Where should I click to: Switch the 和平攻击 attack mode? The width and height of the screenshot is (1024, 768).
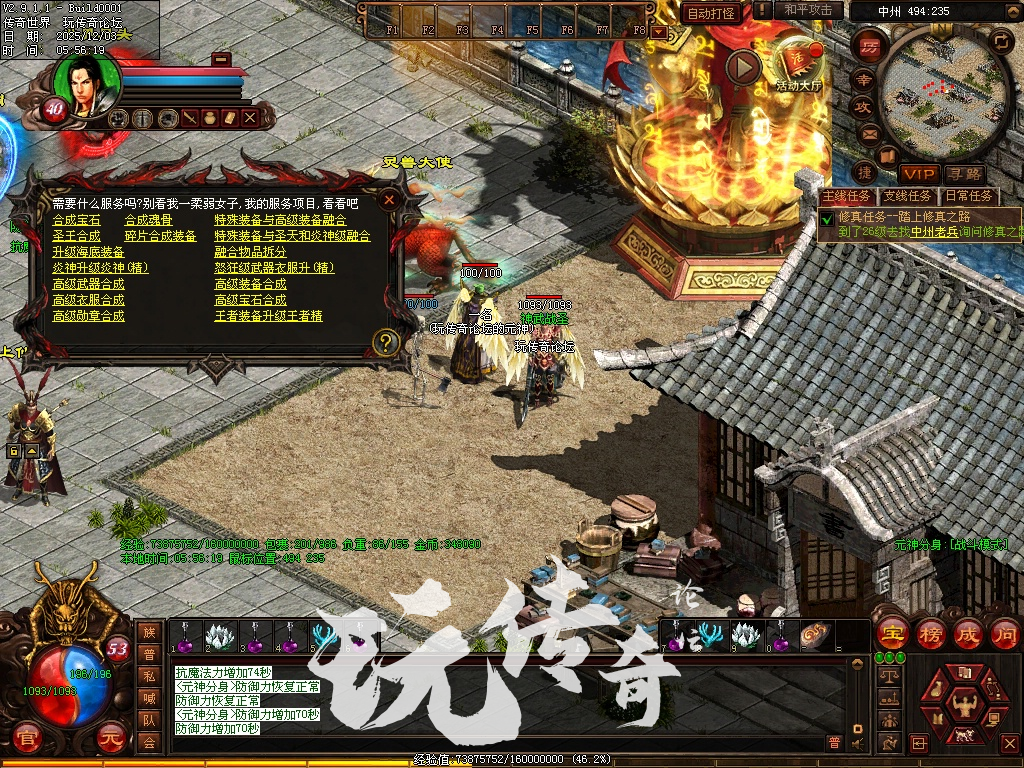click(x=808, y=10)
